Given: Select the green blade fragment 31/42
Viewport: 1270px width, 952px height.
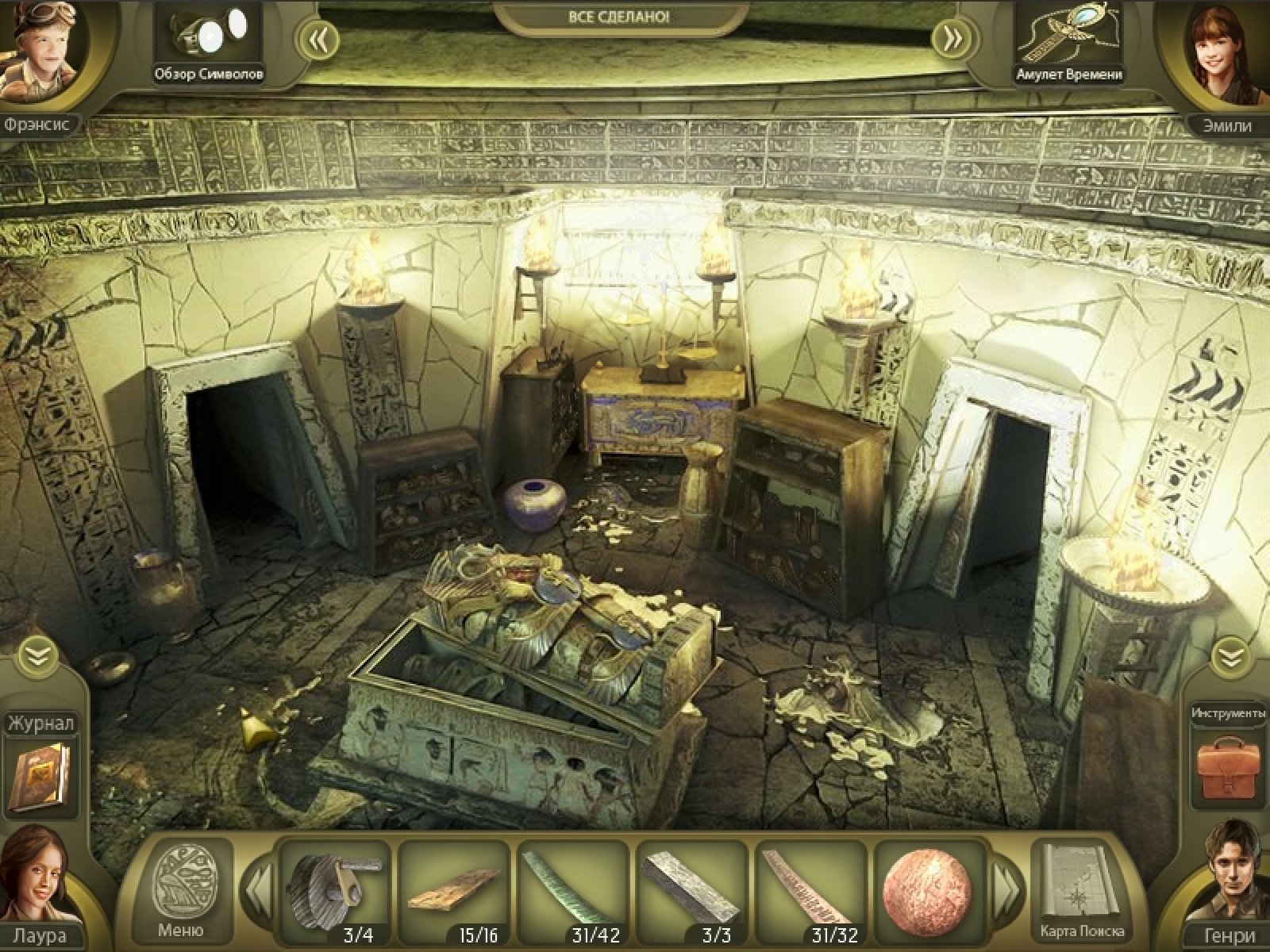Looking at the screenshot, I should 573,887.
